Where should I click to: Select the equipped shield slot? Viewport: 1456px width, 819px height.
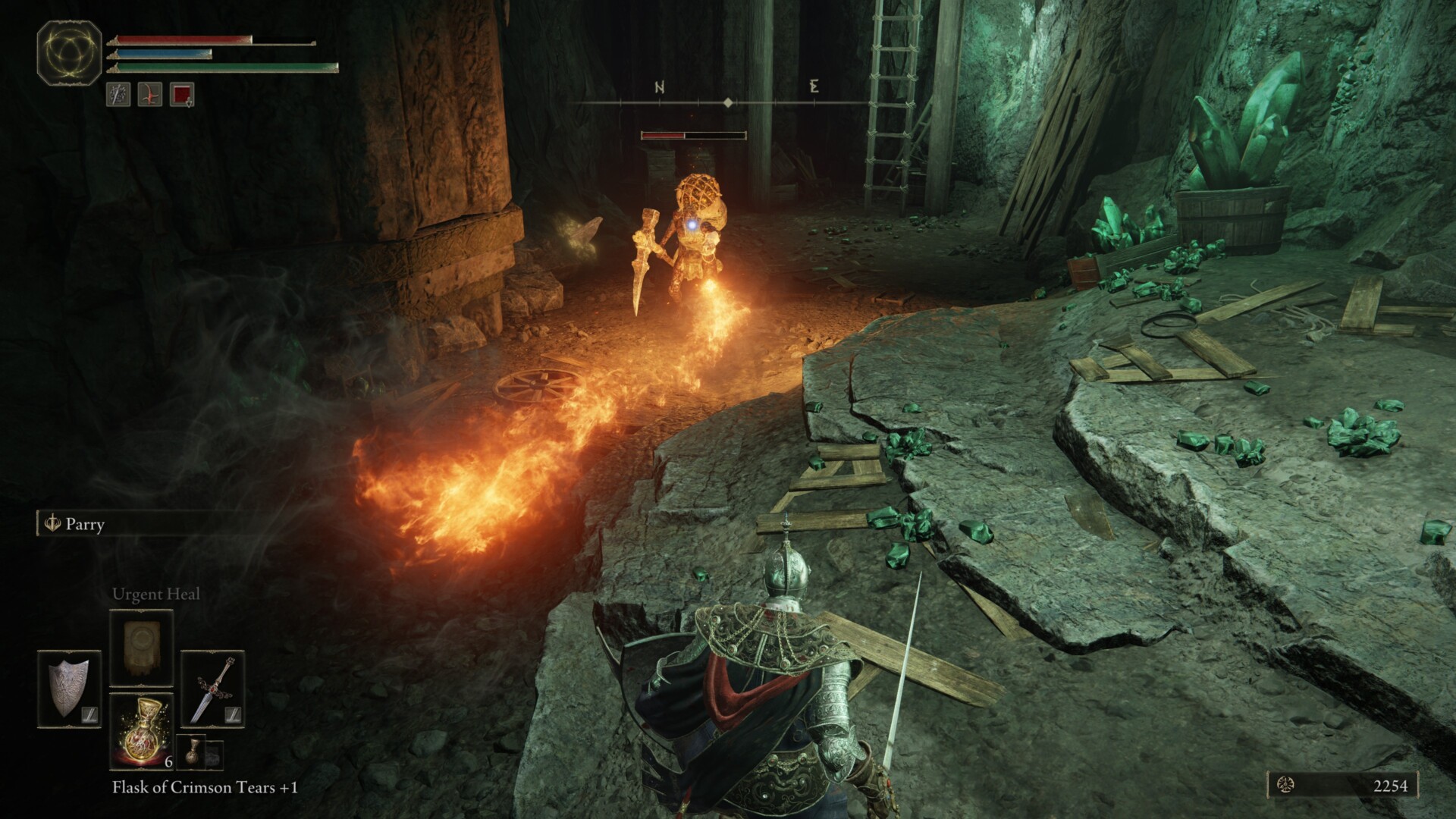pos(69,689)
